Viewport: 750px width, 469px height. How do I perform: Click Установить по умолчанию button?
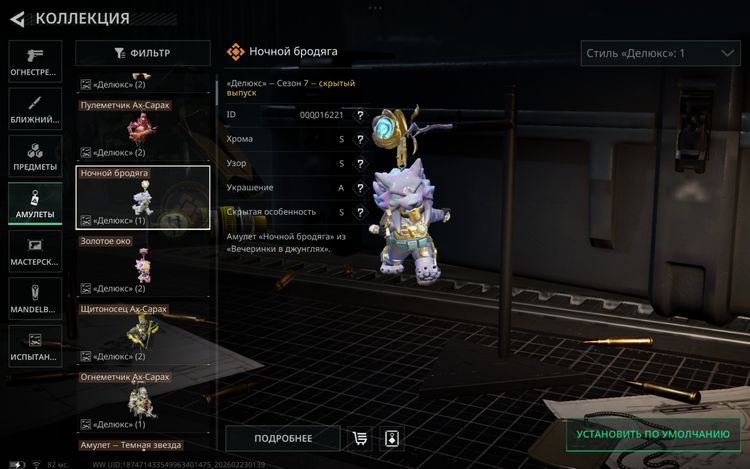[x=653, y=434]
